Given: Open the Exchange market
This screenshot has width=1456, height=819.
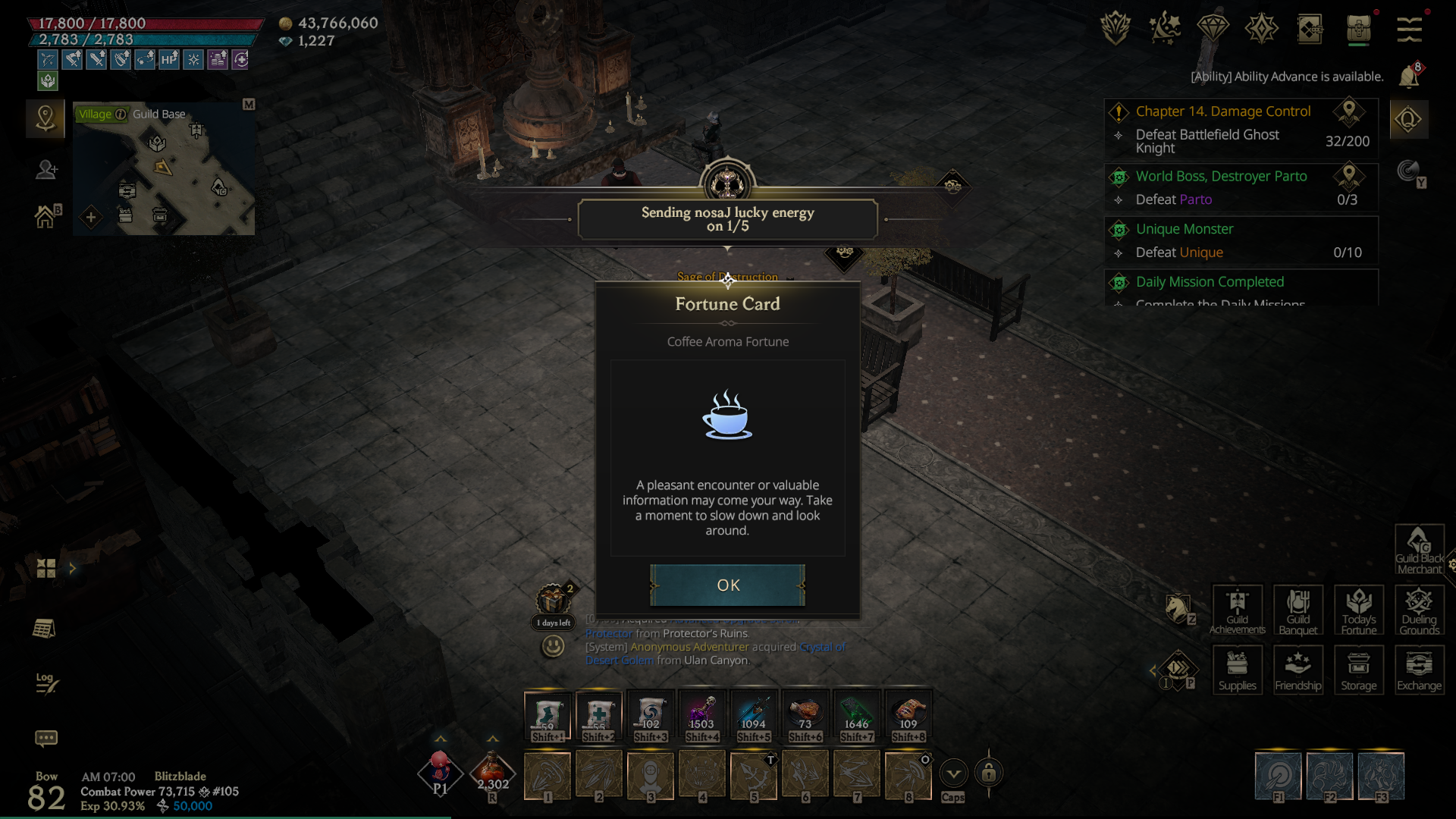Looking at the screenshot, I should [x=1419, y=670].
